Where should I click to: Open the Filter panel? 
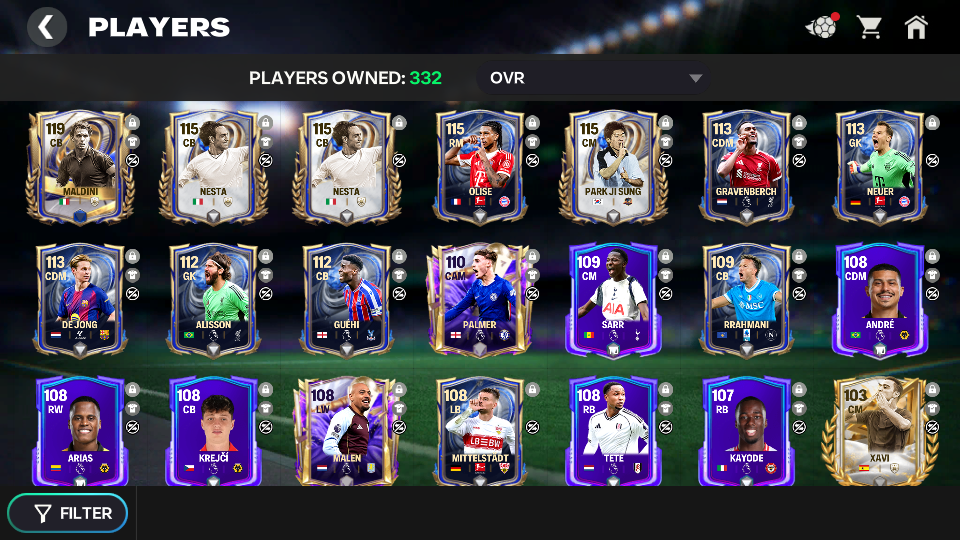point(68,513)
